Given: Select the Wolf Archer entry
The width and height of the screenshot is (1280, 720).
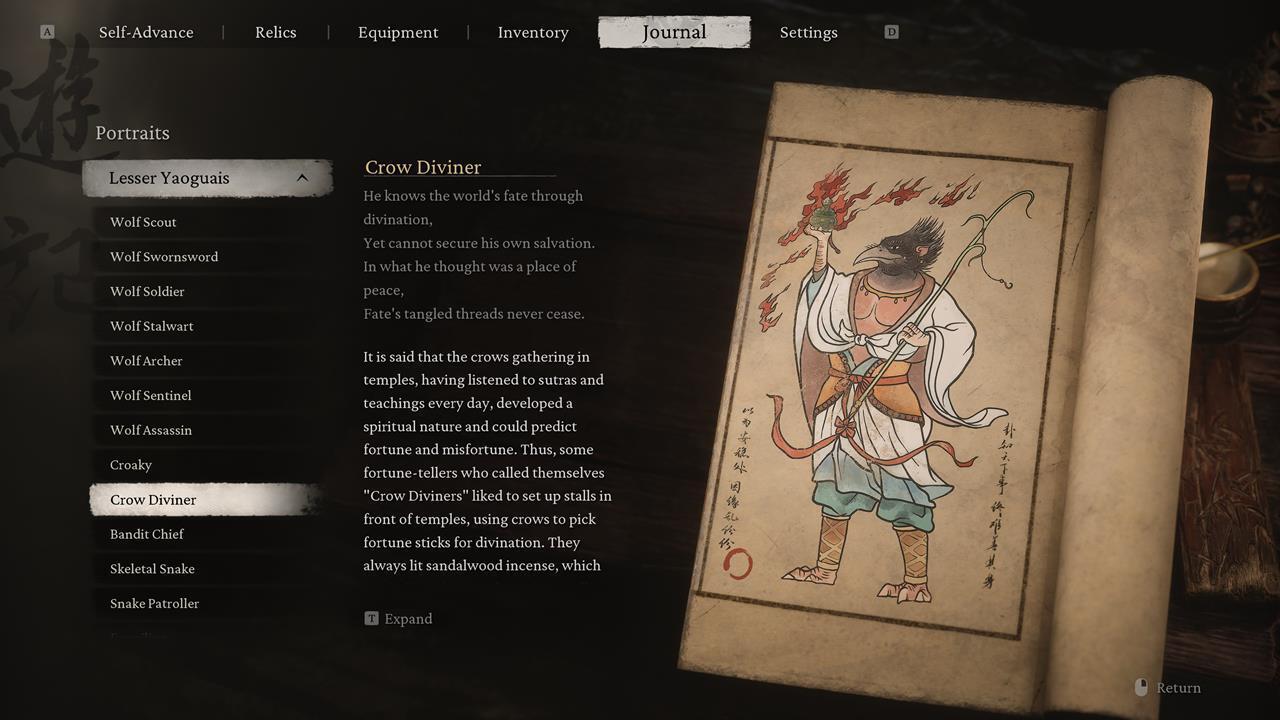Looking at the screenshot, I should coord(146,361).
